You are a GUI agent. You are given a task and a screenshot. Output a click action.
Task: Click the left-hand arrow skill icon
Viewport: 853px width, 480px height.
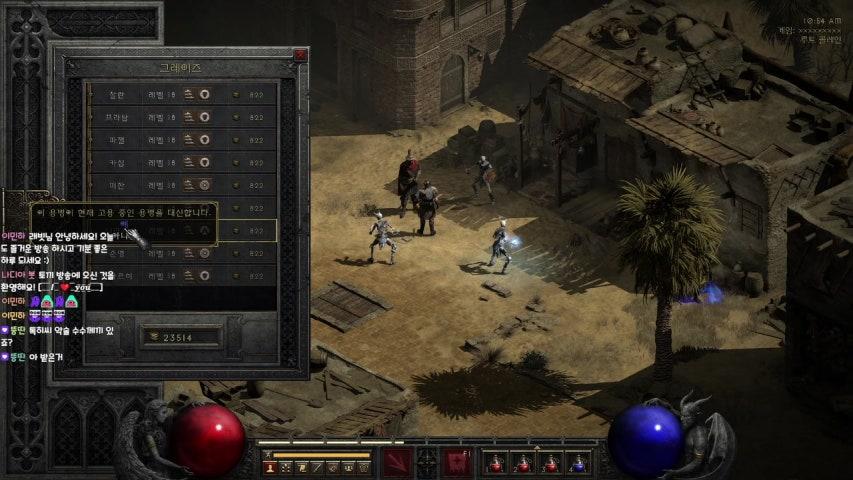click(x=396, y=462)
